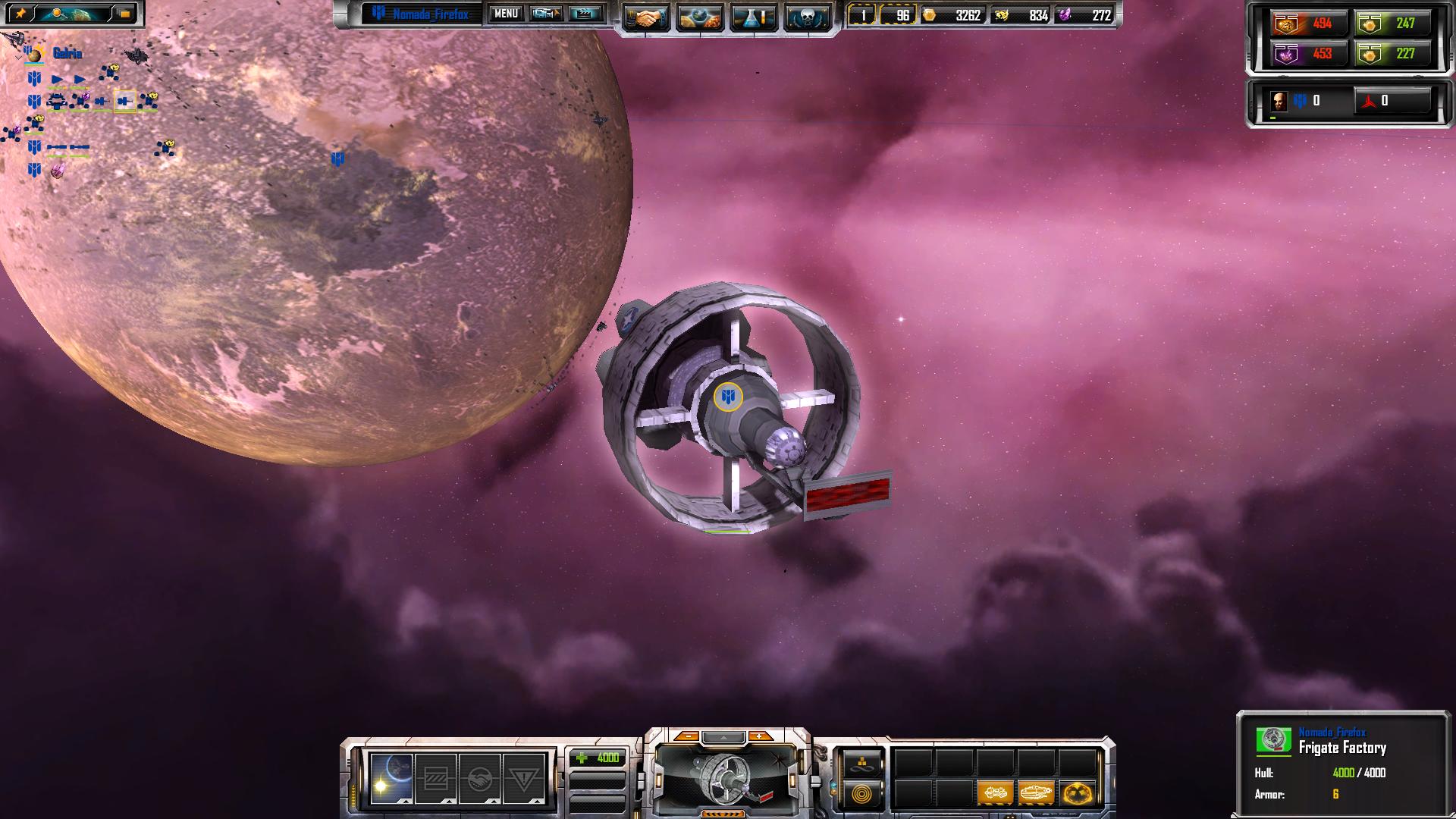Screen dimensions: 1456x819
Task: Open the planets overview button
Action: coord(700,18)
